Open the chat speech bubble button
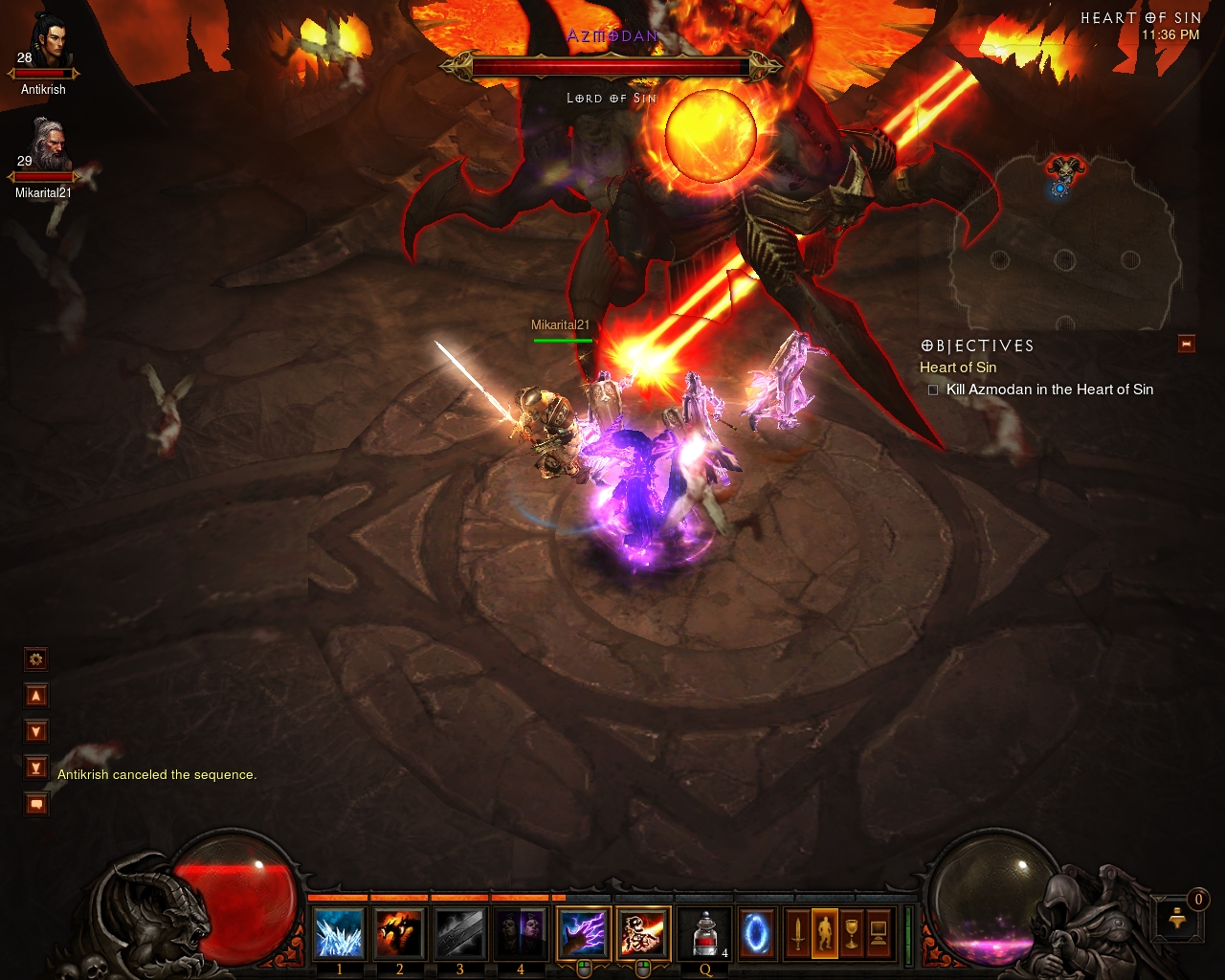 coord(36,805)
